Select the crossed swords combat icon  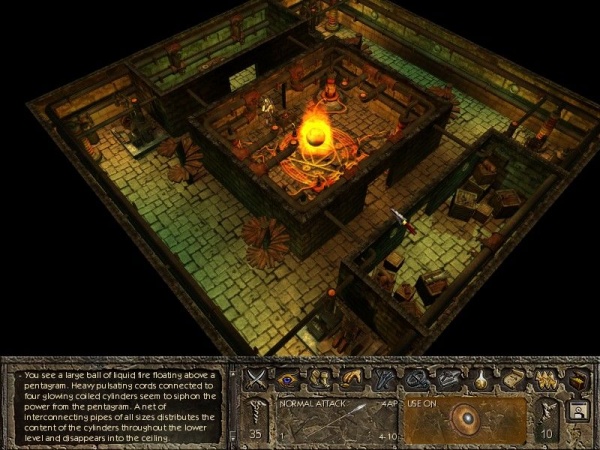257,379
